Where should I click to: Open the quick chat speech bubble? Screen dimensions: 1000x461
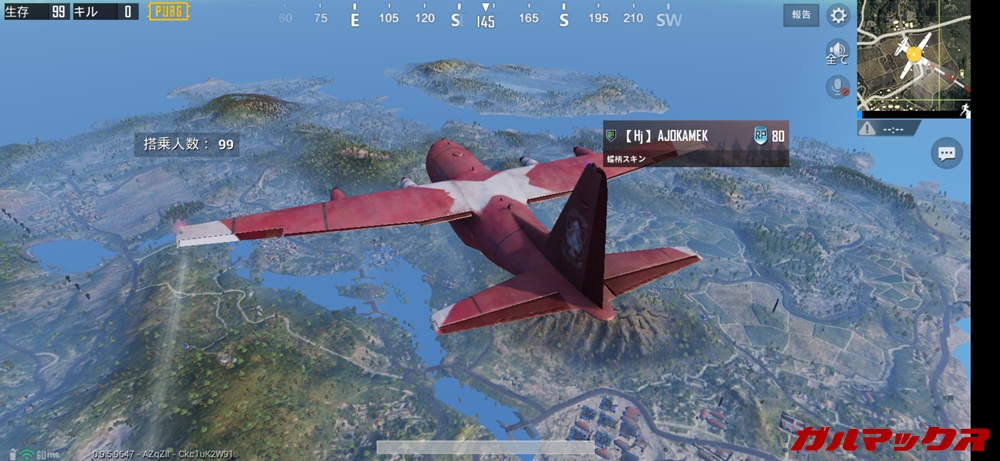point(946,153)
